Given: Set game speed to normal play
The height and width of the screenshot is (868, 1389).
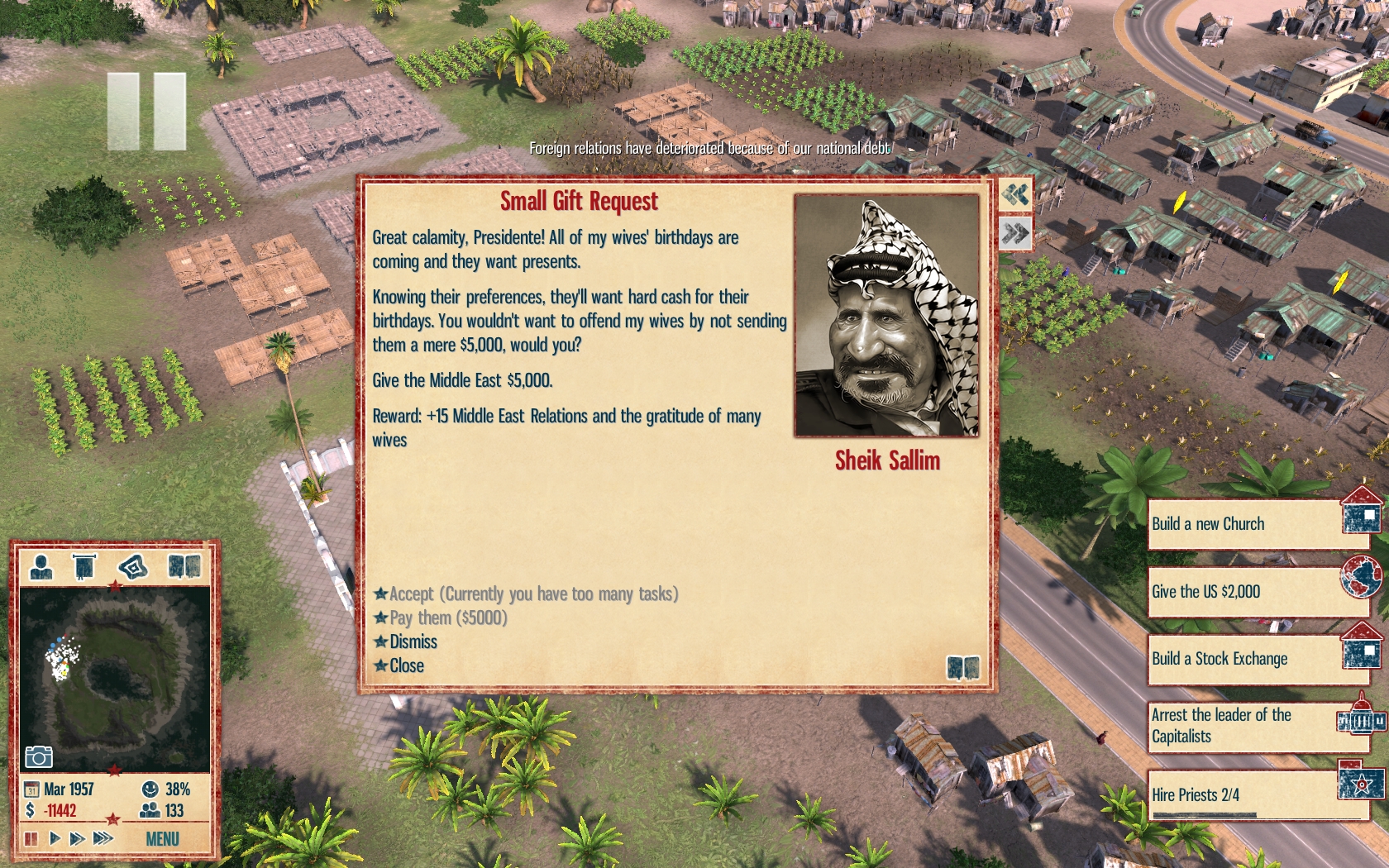Looking at the screenshot, I should 55,839.
